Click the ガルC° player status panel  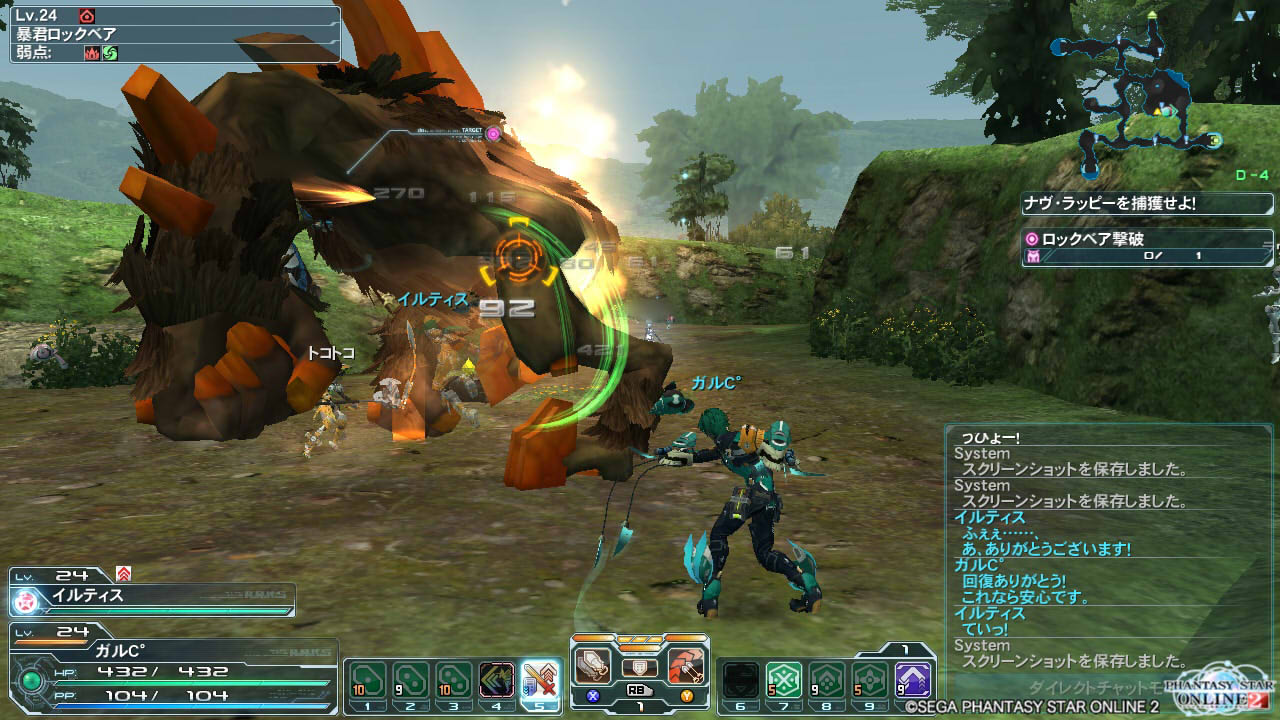170,670
